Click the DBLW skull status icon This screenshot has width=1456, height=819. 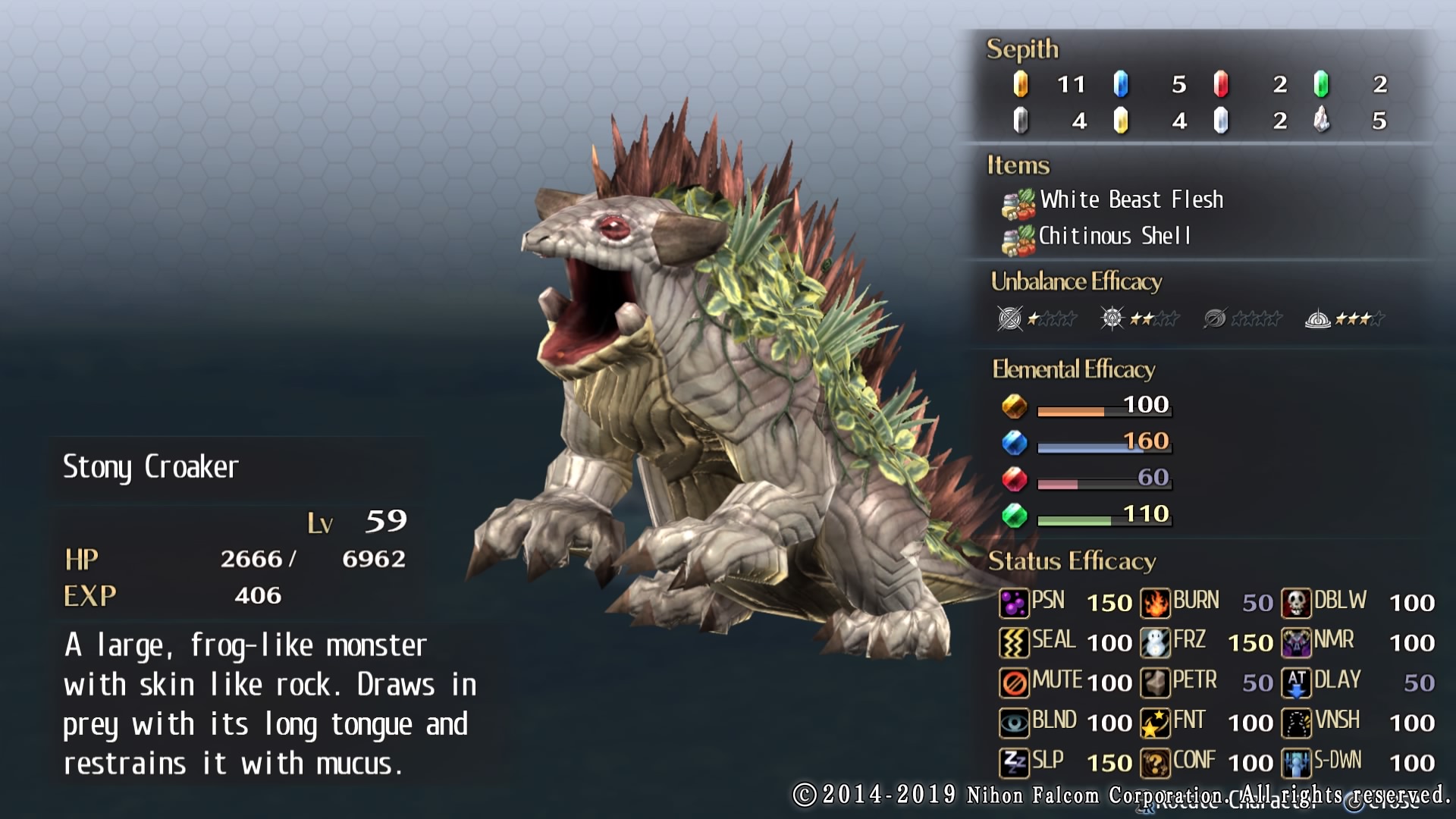[x=1296, y=603]
